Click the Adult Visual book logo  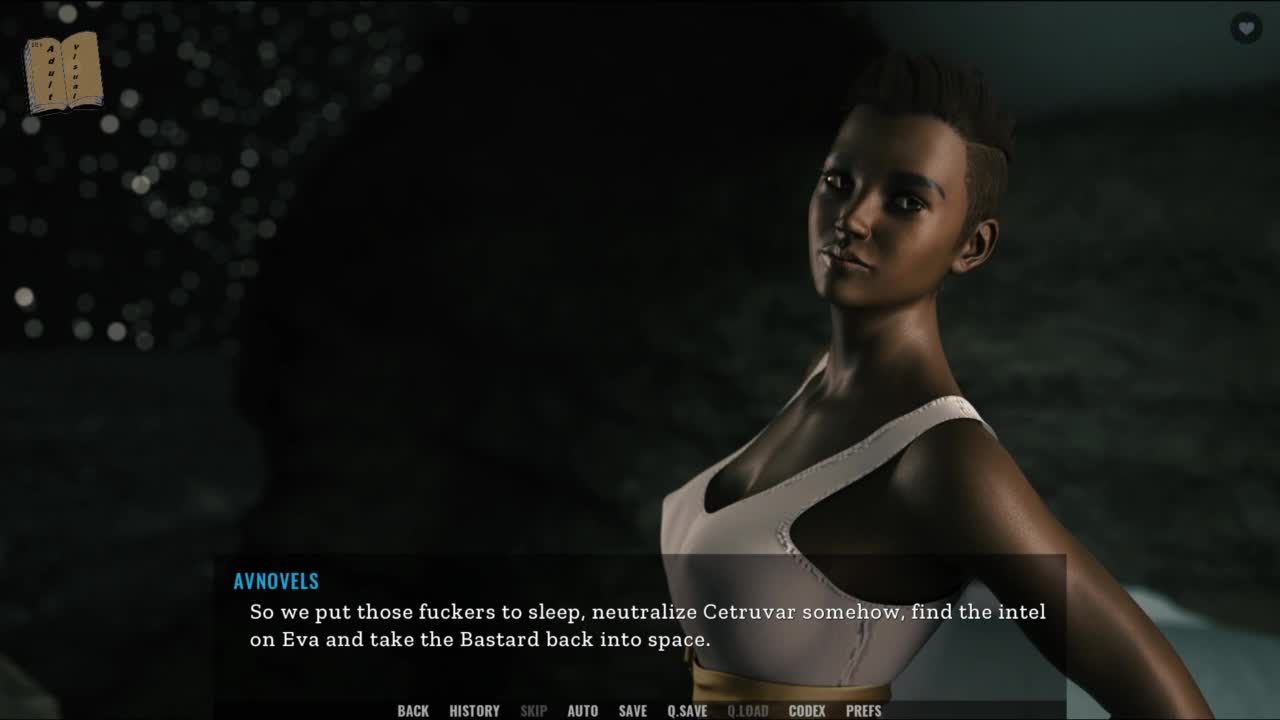pos(63,72)
